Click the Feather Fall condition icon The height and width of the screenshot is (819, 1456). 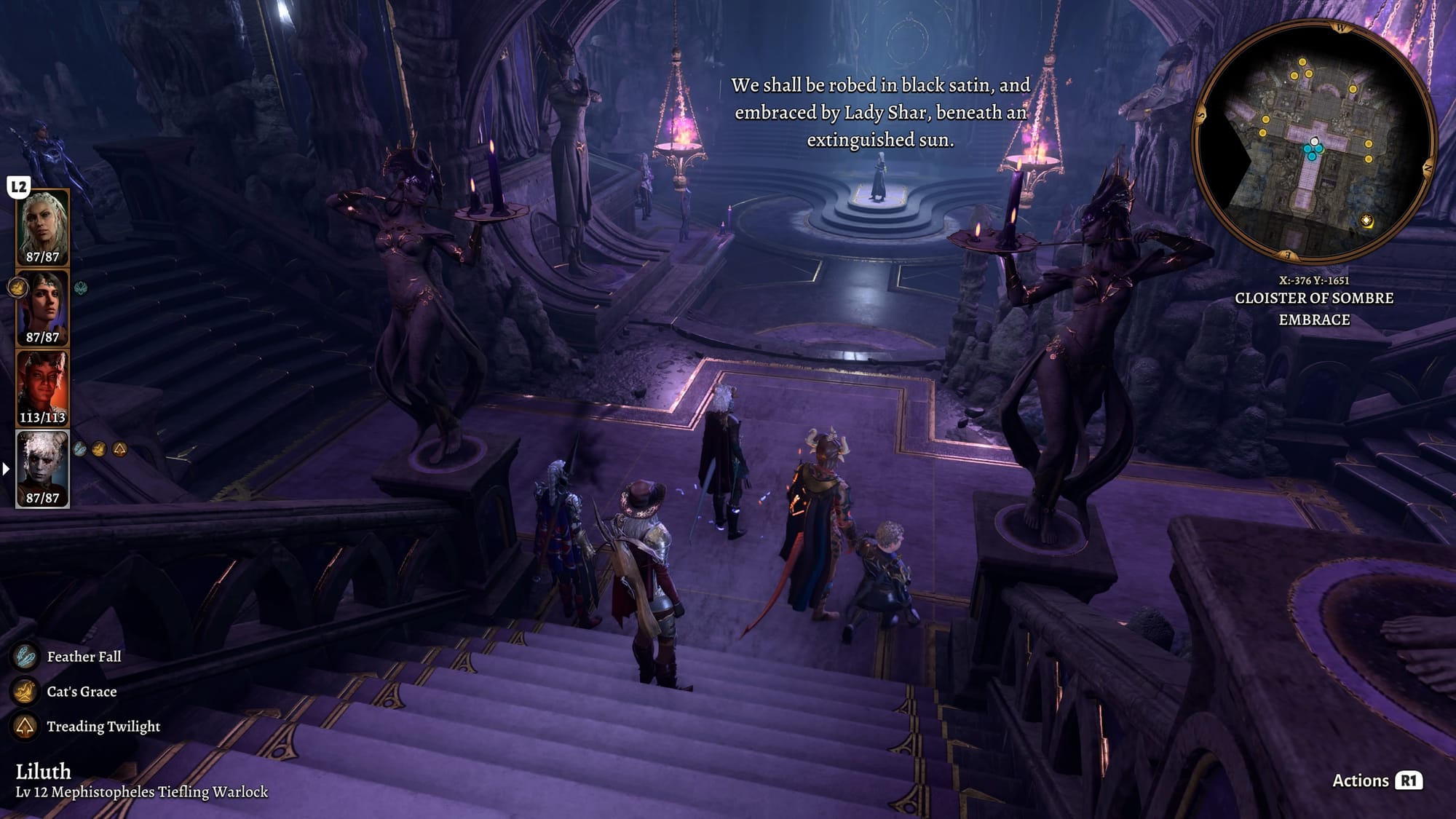25,657
